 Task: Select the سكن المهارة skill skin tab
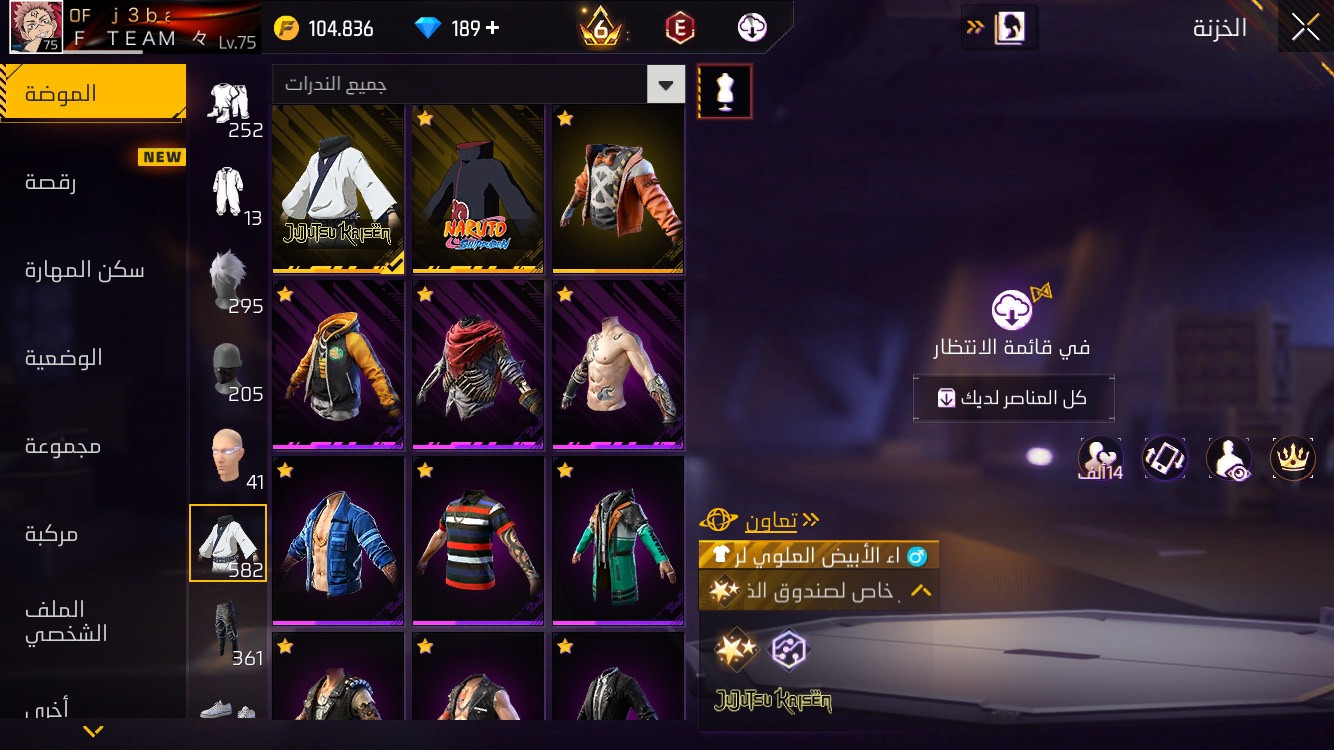(x=85, y=270)
